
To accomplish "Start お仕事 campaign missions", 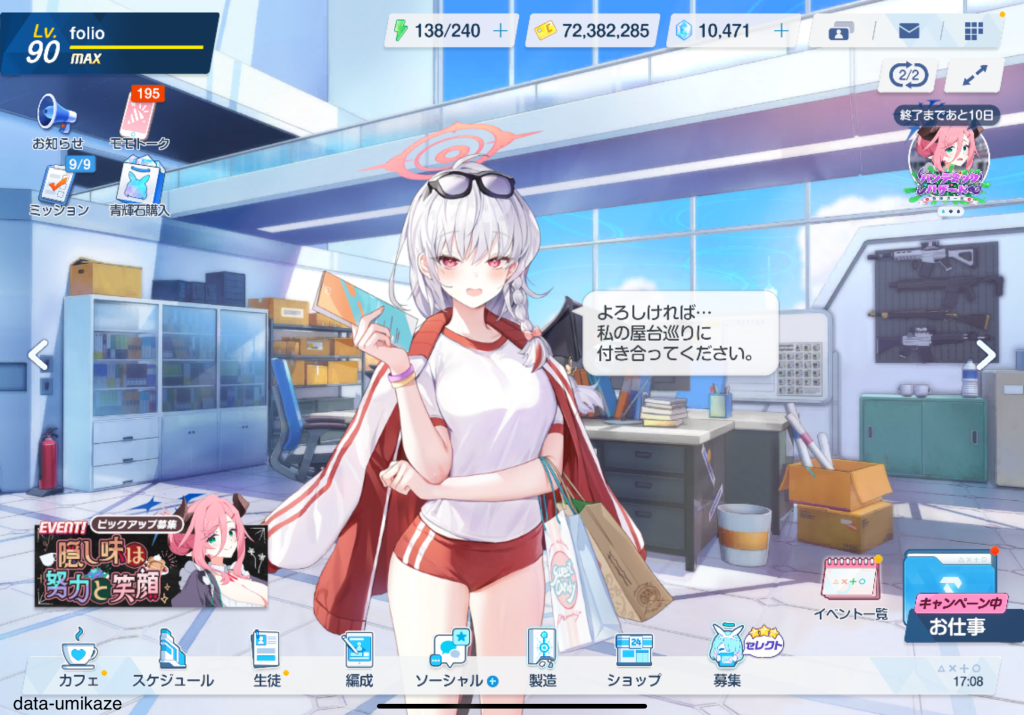I will coord(954,598).
